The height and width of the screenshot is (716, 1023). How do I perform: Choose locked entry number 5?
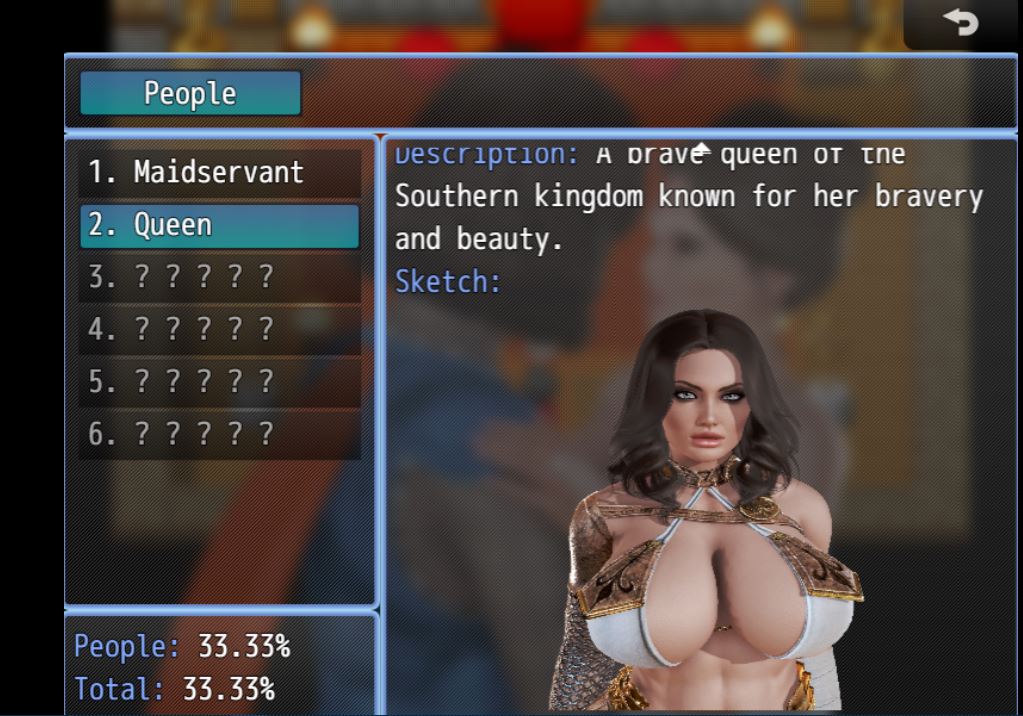[x=219, y=382]
